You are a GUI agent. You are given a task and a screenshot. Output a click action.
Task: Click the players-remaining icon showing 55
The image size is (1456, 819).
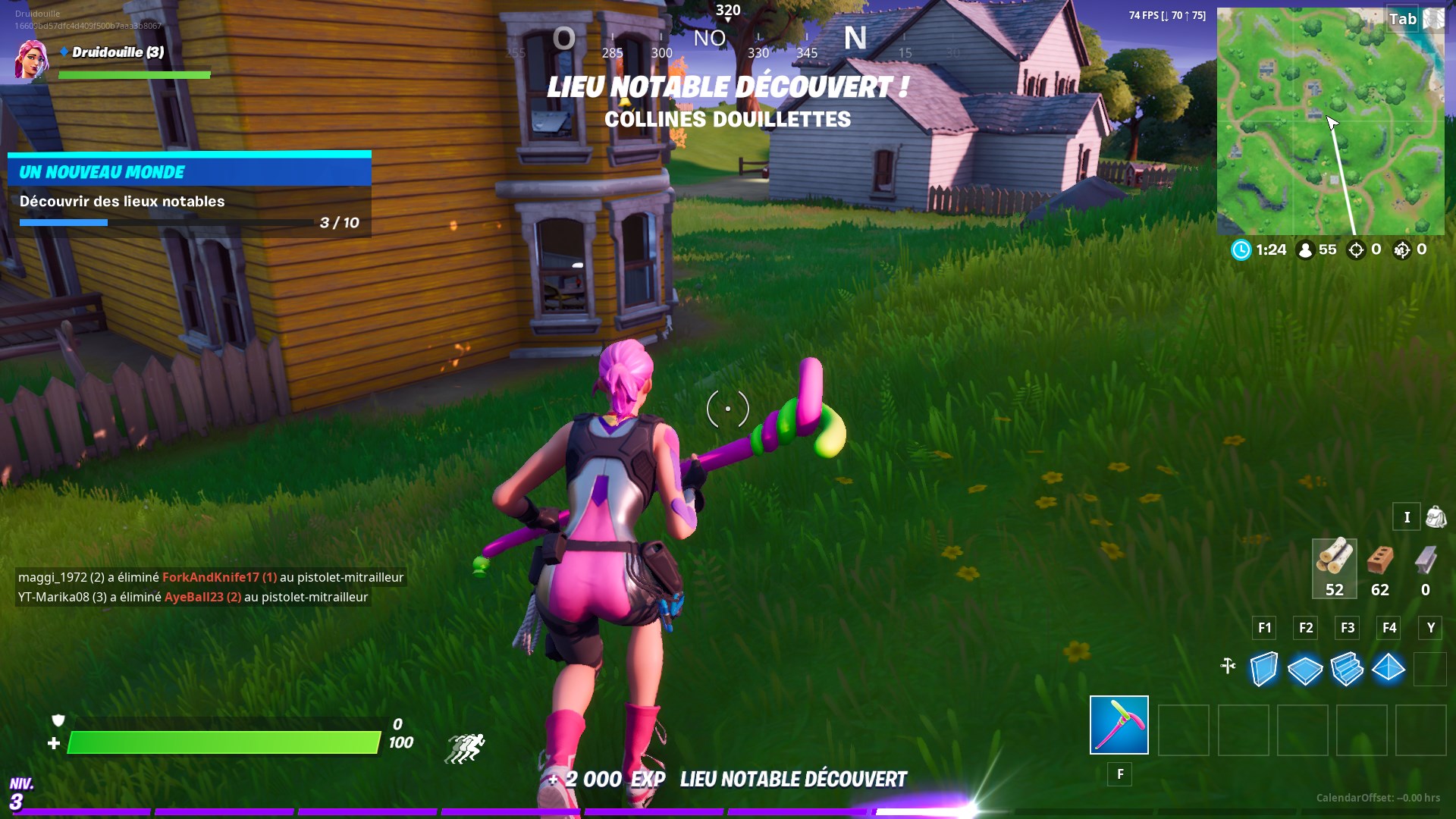(1306, 249)
